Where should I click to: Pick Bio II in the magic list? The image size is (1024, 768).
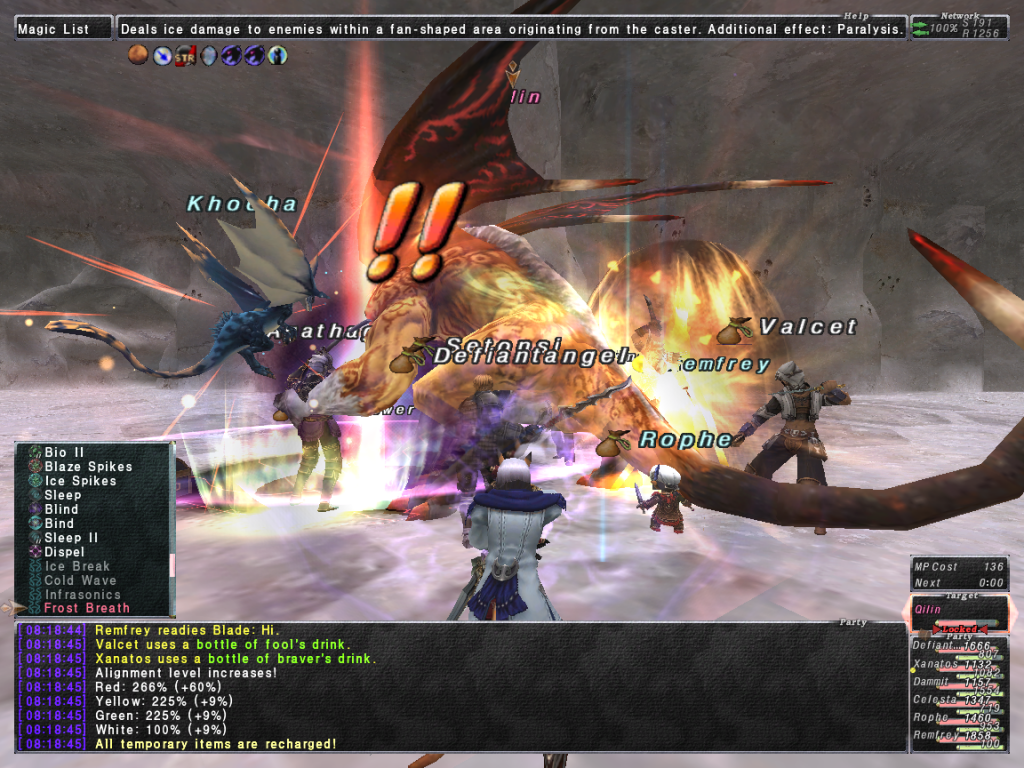coord(64,453)
